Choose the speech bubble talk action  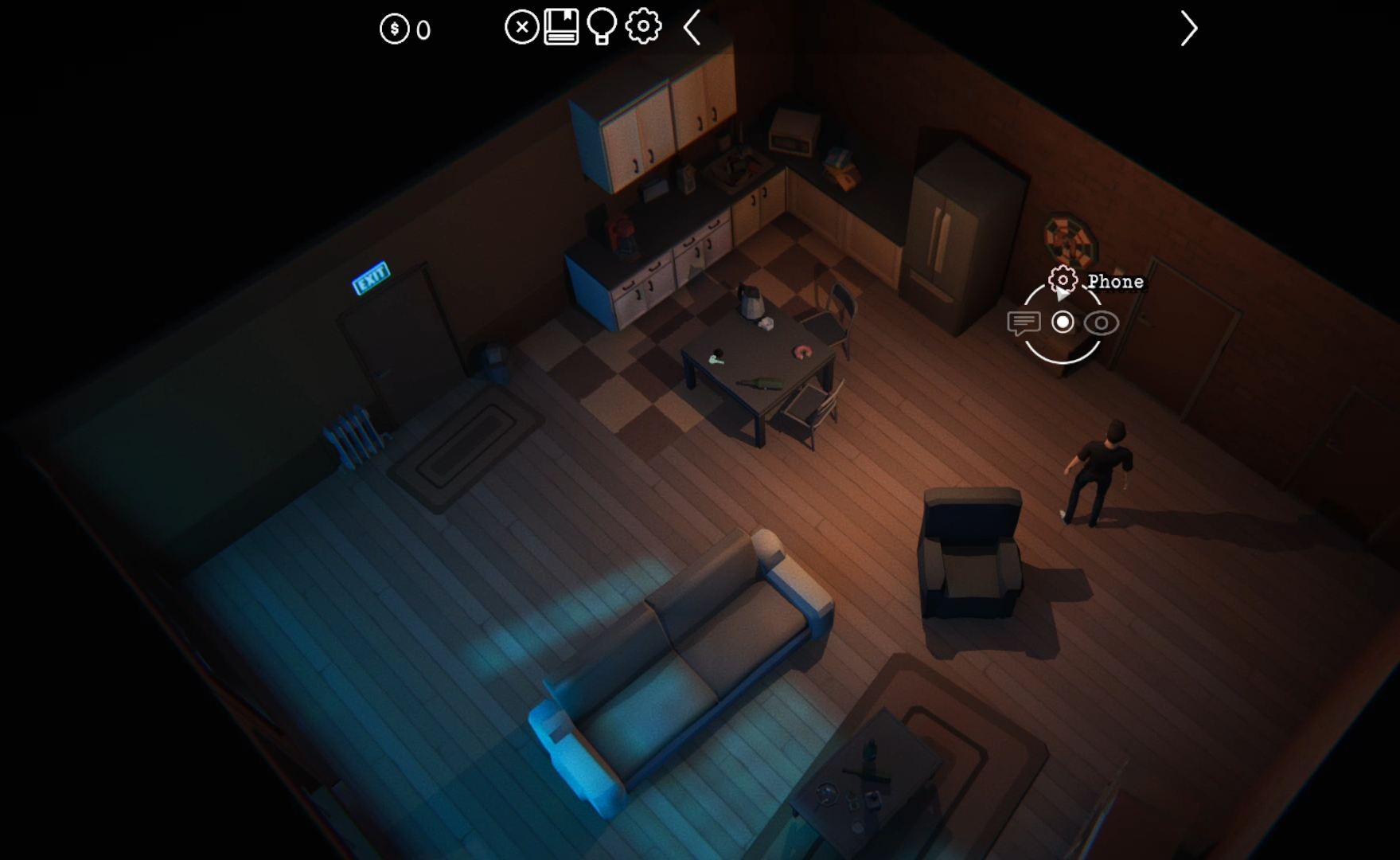[1024, 322]
